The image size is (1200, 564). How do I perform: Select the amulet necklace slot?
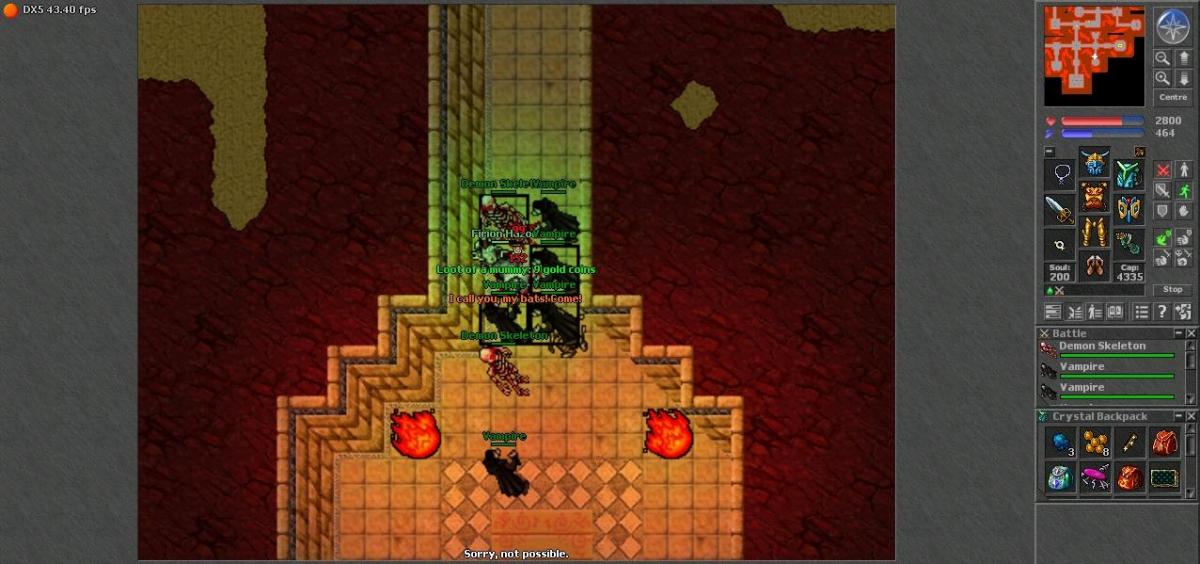coord(1060,175)
